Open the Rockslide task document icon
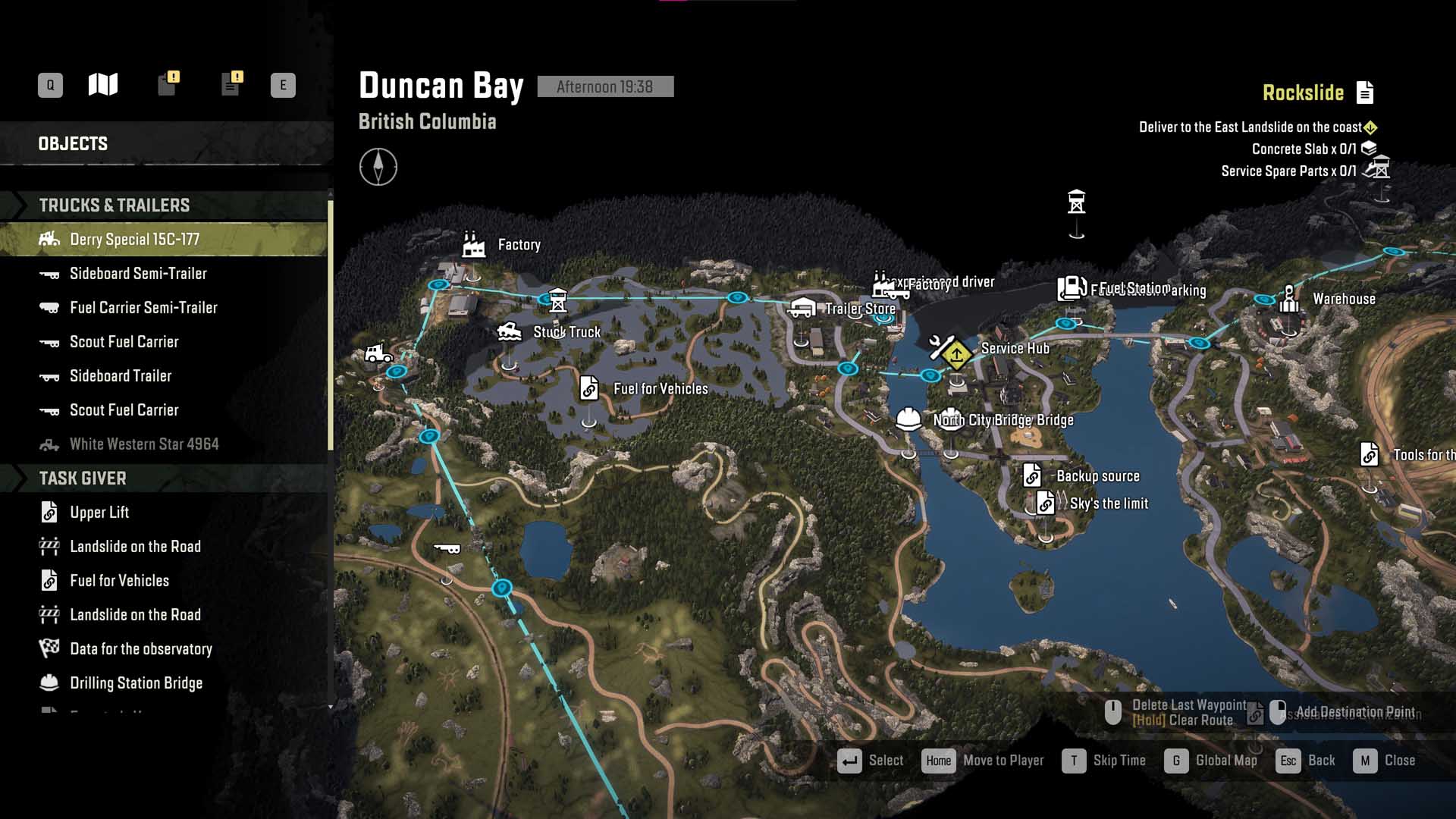 click(1365, 93)
